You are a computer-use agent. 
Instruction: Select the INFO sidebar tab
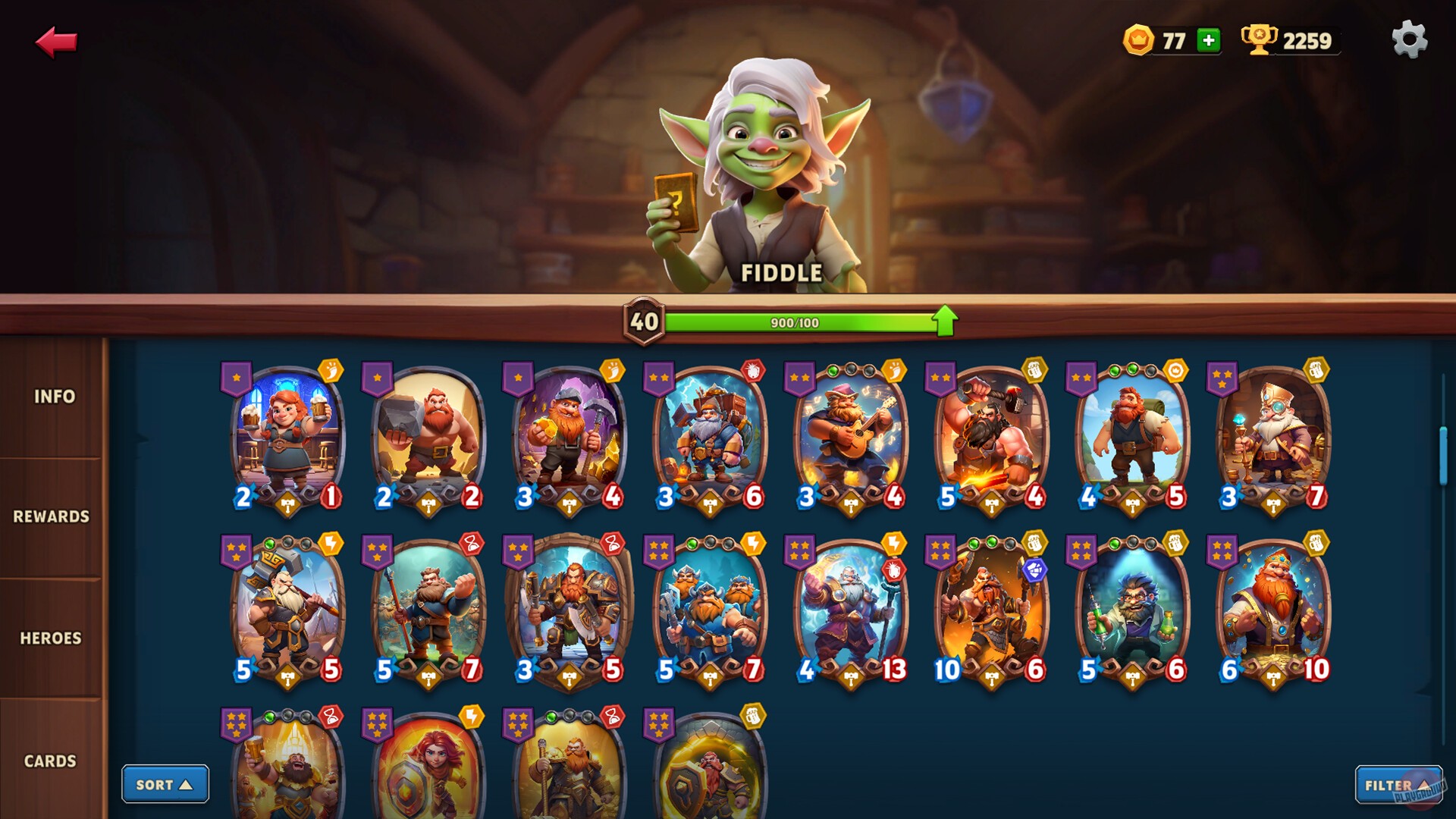tap(53, 397)
